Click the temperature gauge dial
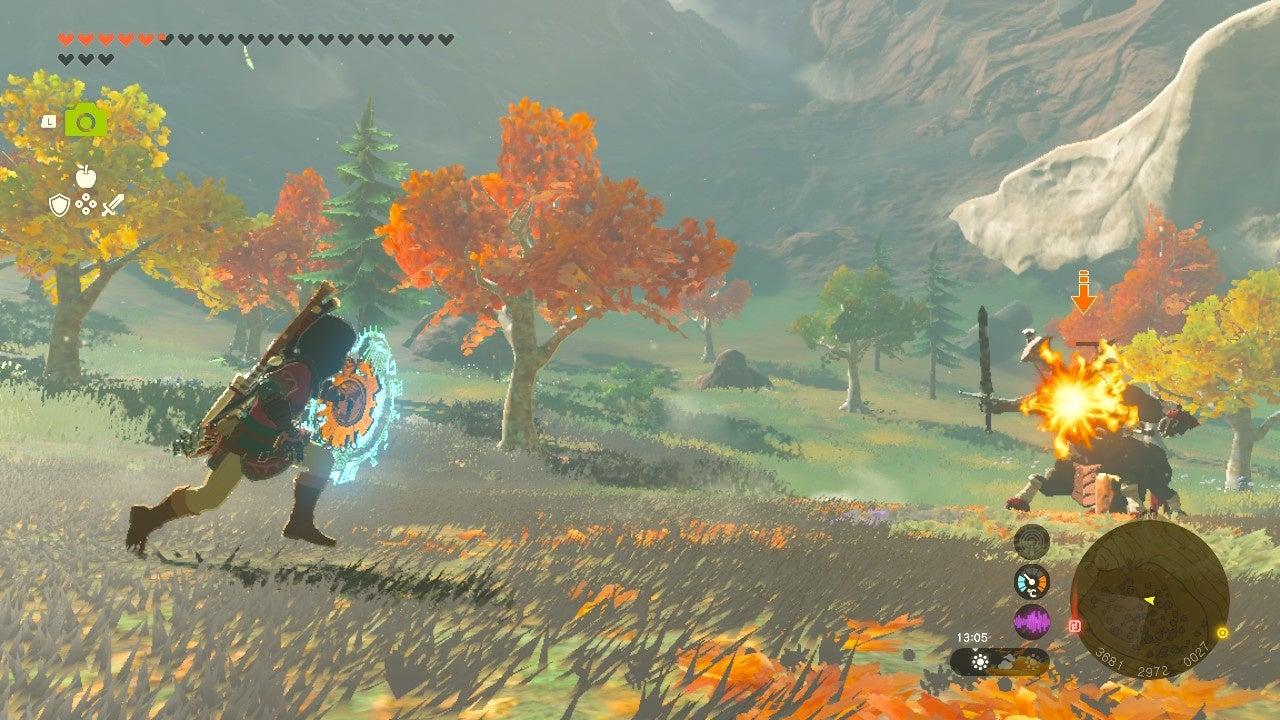 1031,582
